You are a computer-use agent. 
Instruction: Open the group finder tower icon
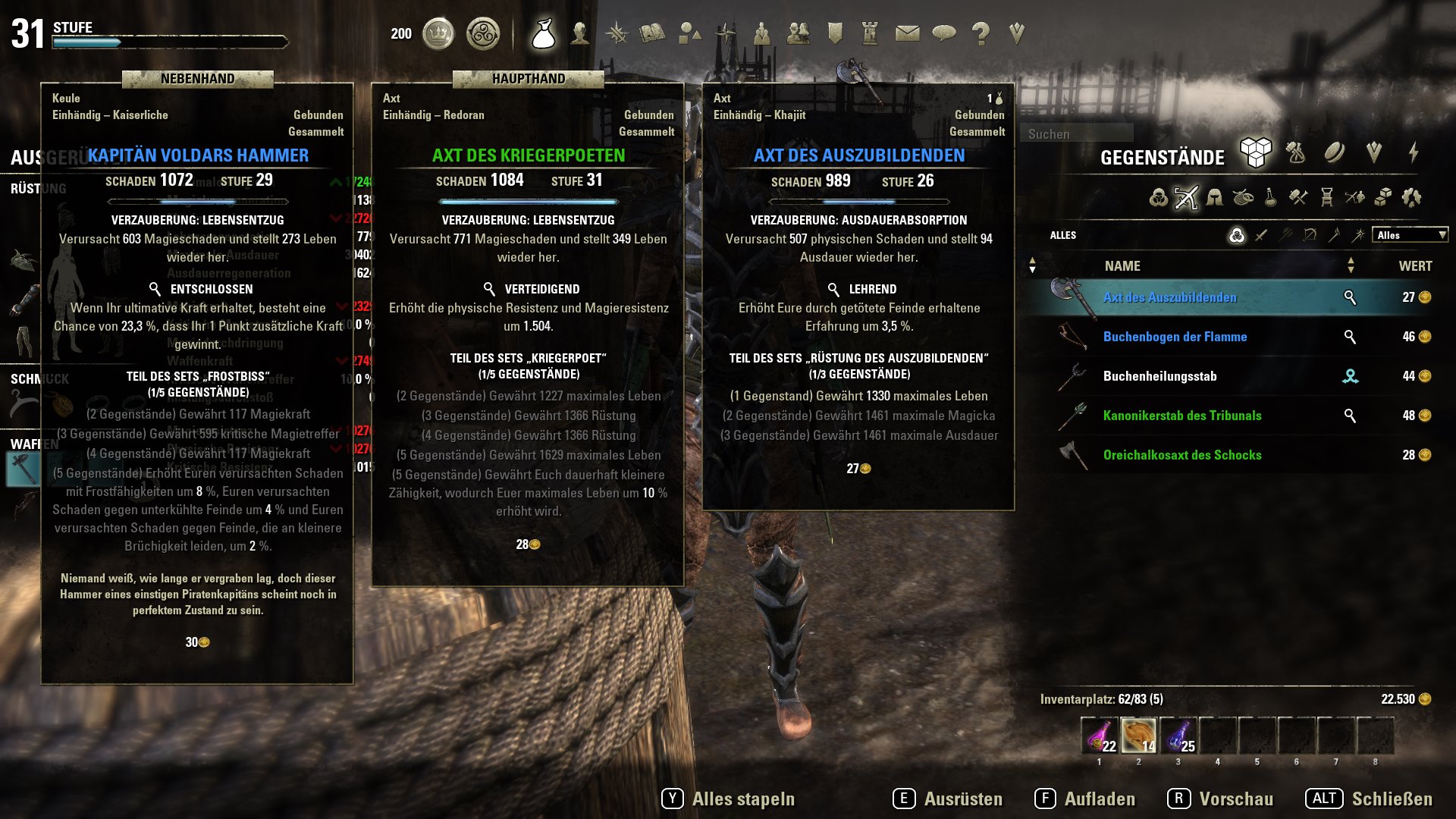[x=871, y=33]
